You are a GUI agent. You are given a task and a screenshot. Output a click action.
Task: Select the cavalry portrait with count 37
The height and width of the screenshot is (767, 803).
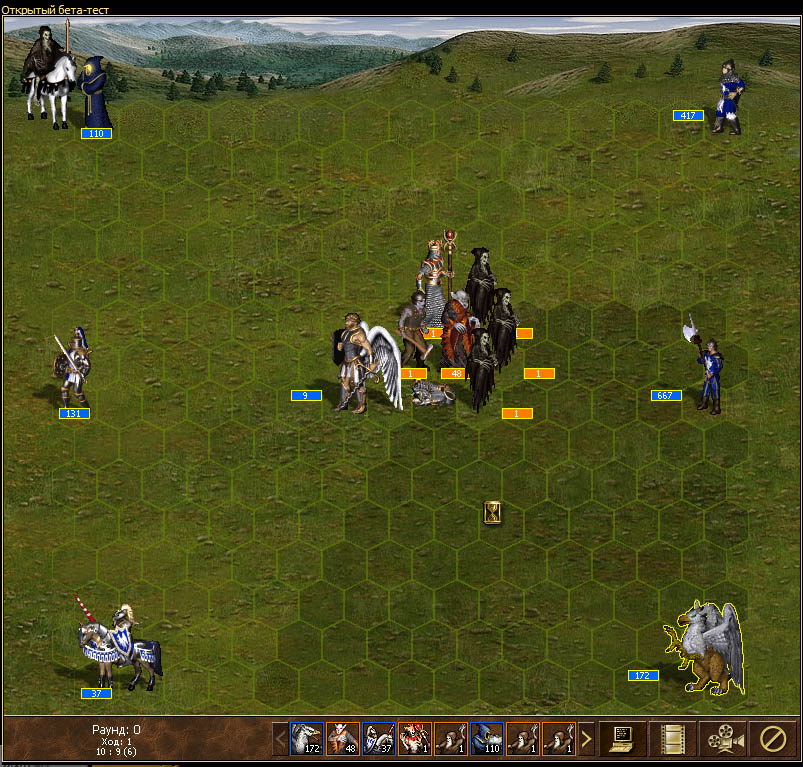pos(378,739)
